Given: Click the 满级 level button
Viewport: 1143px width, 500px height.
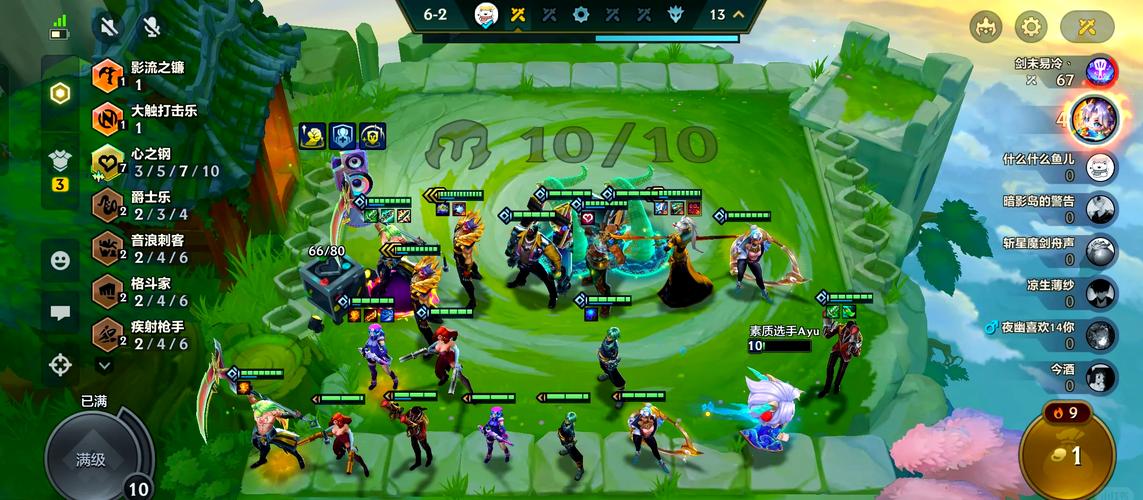Looking at the screenshot, I should [x=90, y=459].
